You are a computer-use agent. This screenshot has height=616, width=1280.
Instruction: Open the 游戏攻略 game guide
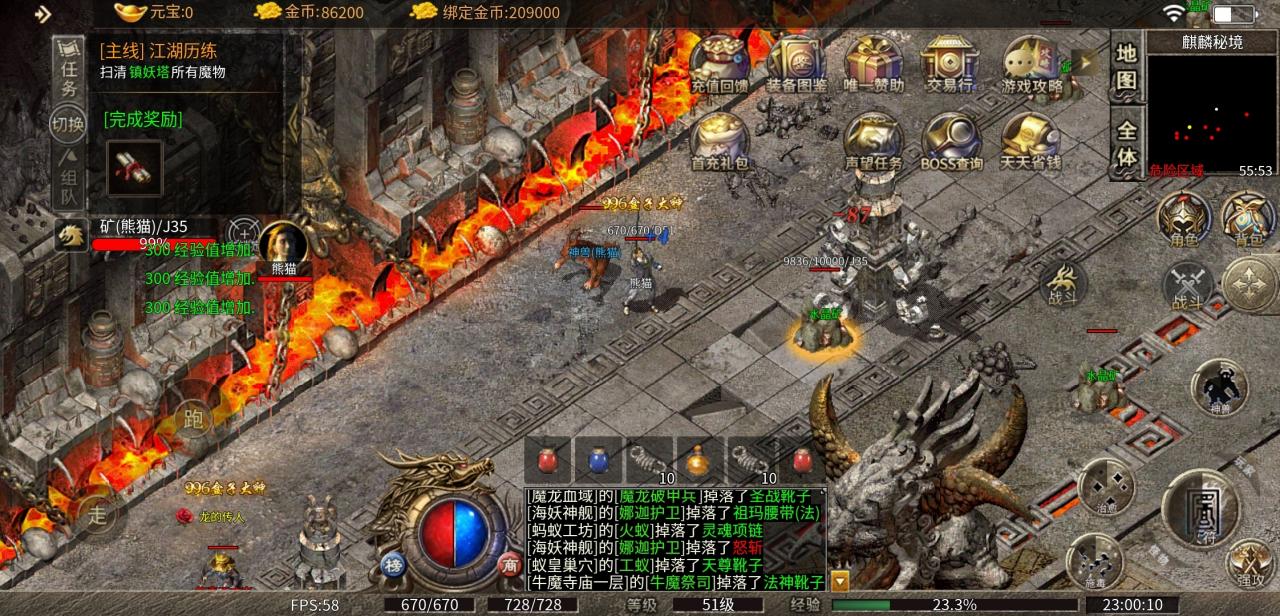(1032, 63)
